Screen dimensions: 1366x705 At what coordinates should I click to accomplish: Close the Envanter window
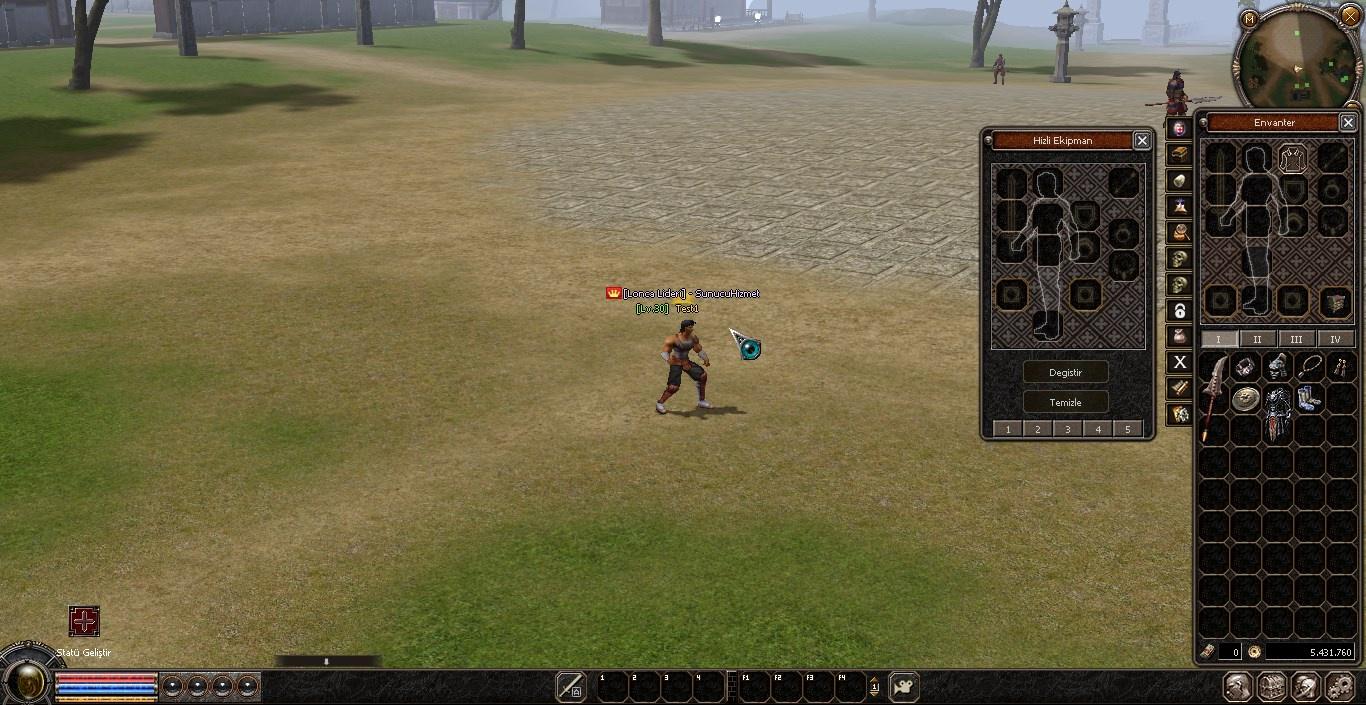[1348, 123]
